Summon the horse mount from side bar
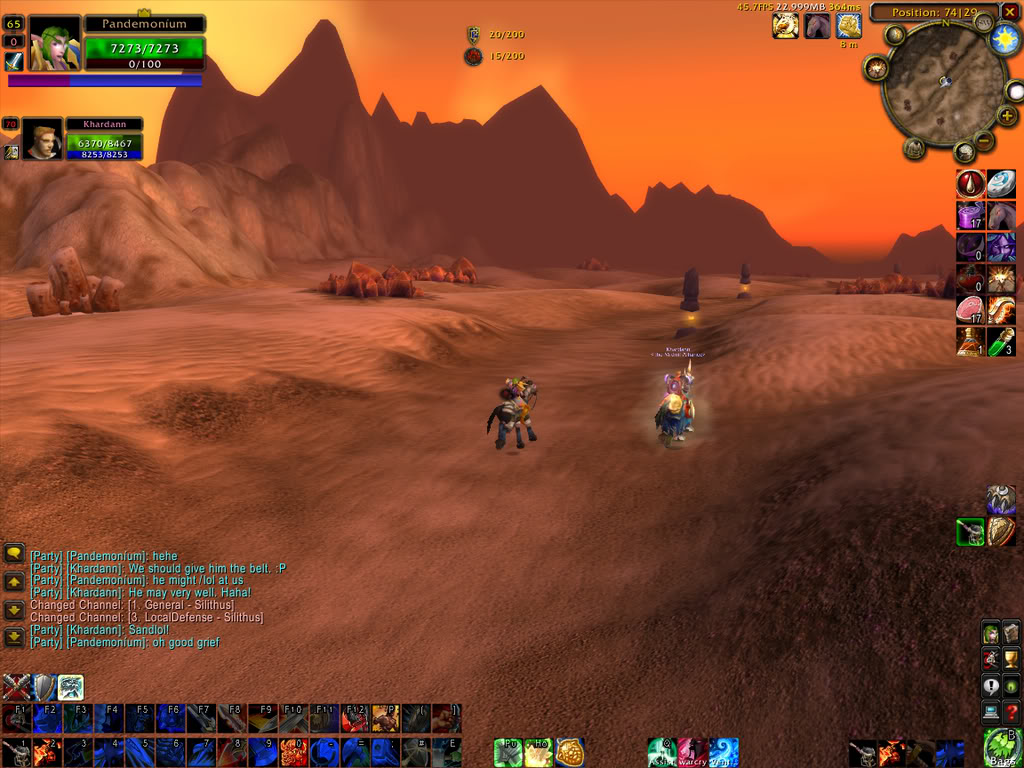This screenshot has width=1024, height=768. 1001,215
